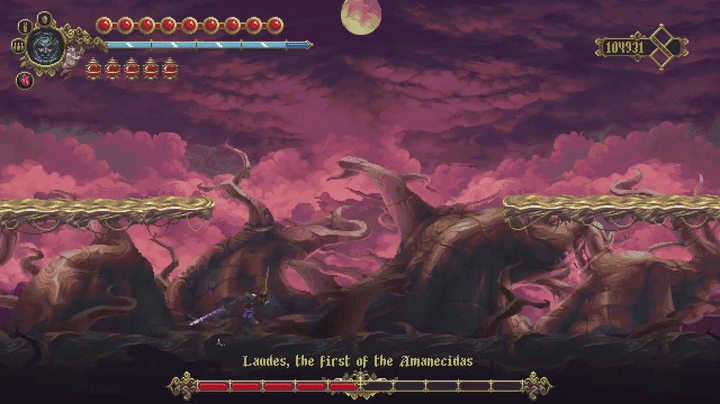
Task: Select the red heart icon beneath the portrait
Action: click(24, 80)
